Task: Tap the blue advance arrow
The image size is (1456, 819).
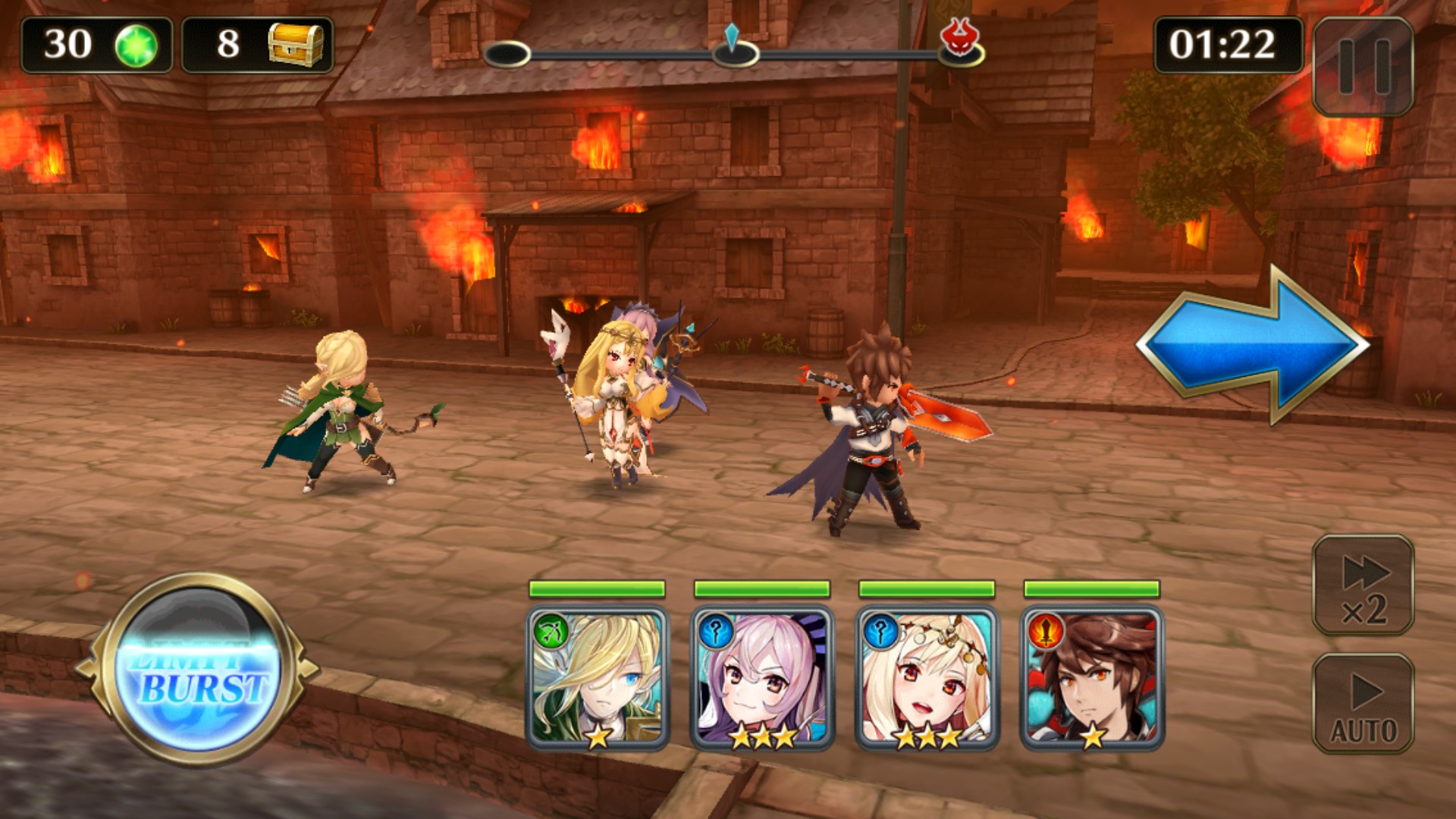Action: (x=1253, y=345)
